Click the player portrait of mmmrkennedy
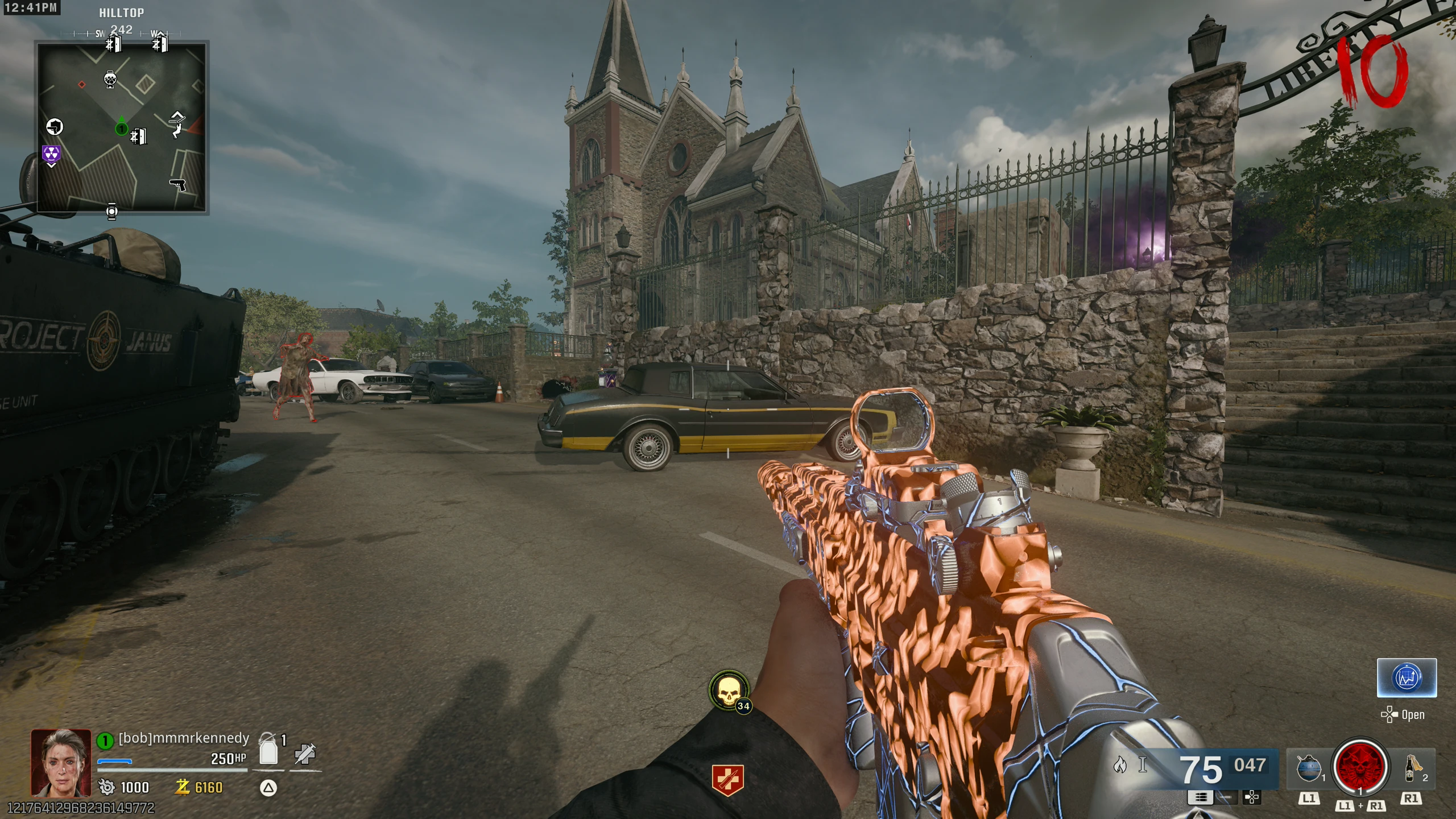Viewport: 1456px width, 819px height. click(61, 763)
